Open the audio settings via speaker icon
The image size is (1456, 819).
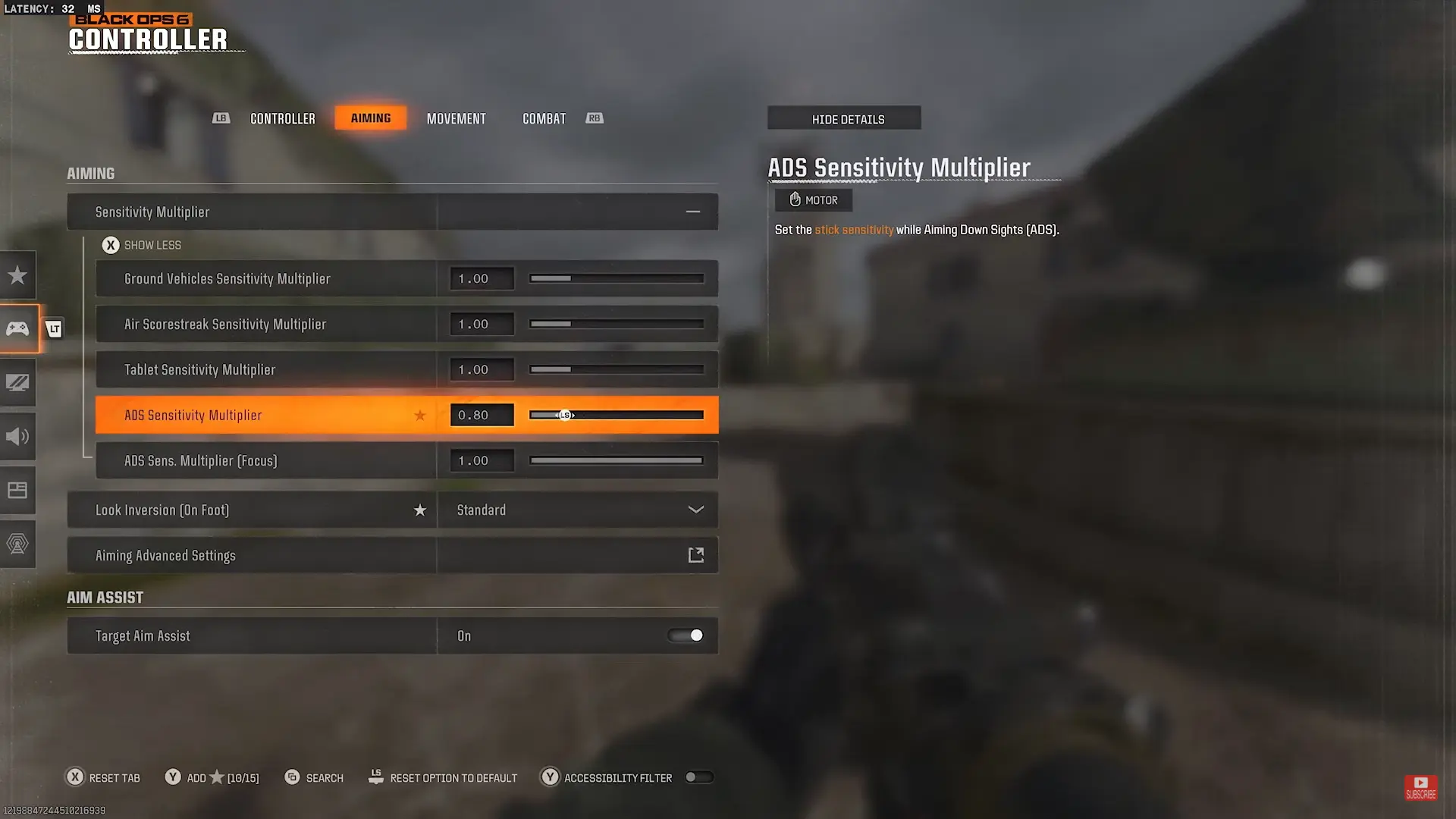point(17,436)
